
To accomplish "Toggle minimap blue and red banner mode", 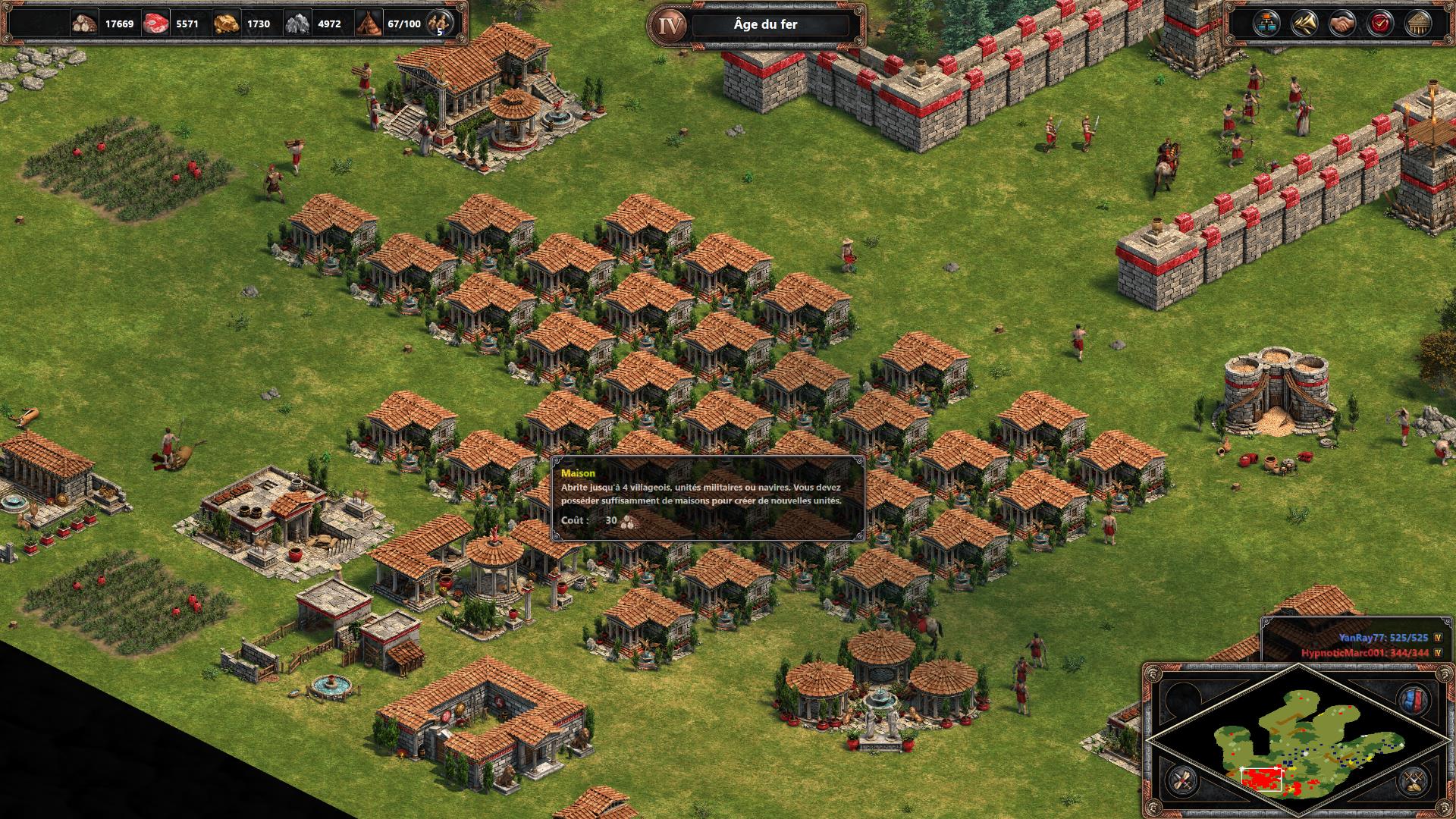I will 1412,699.
